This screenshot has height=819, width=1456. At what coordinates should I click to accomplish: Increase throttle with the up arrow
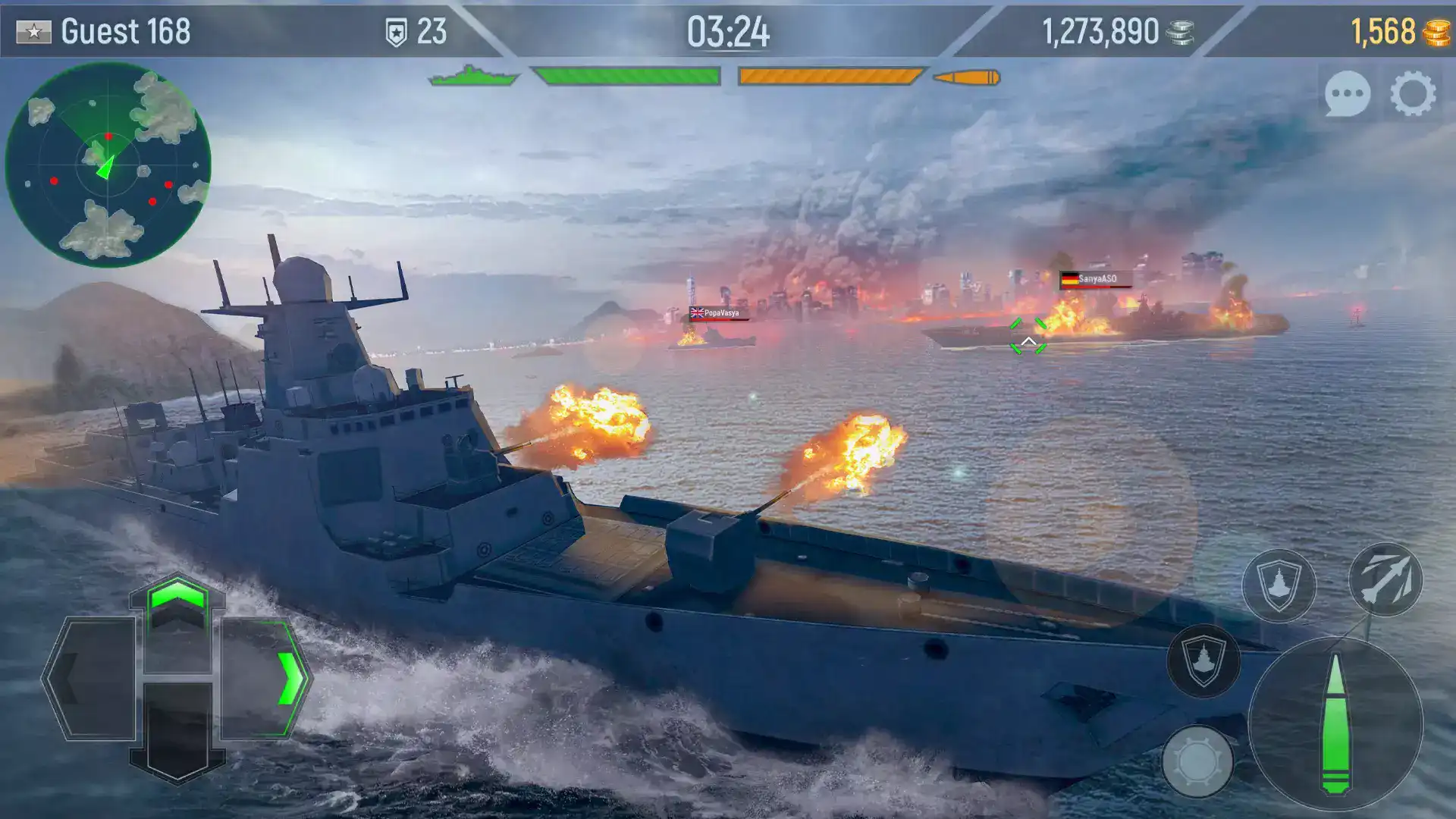[x=180, y=607]
